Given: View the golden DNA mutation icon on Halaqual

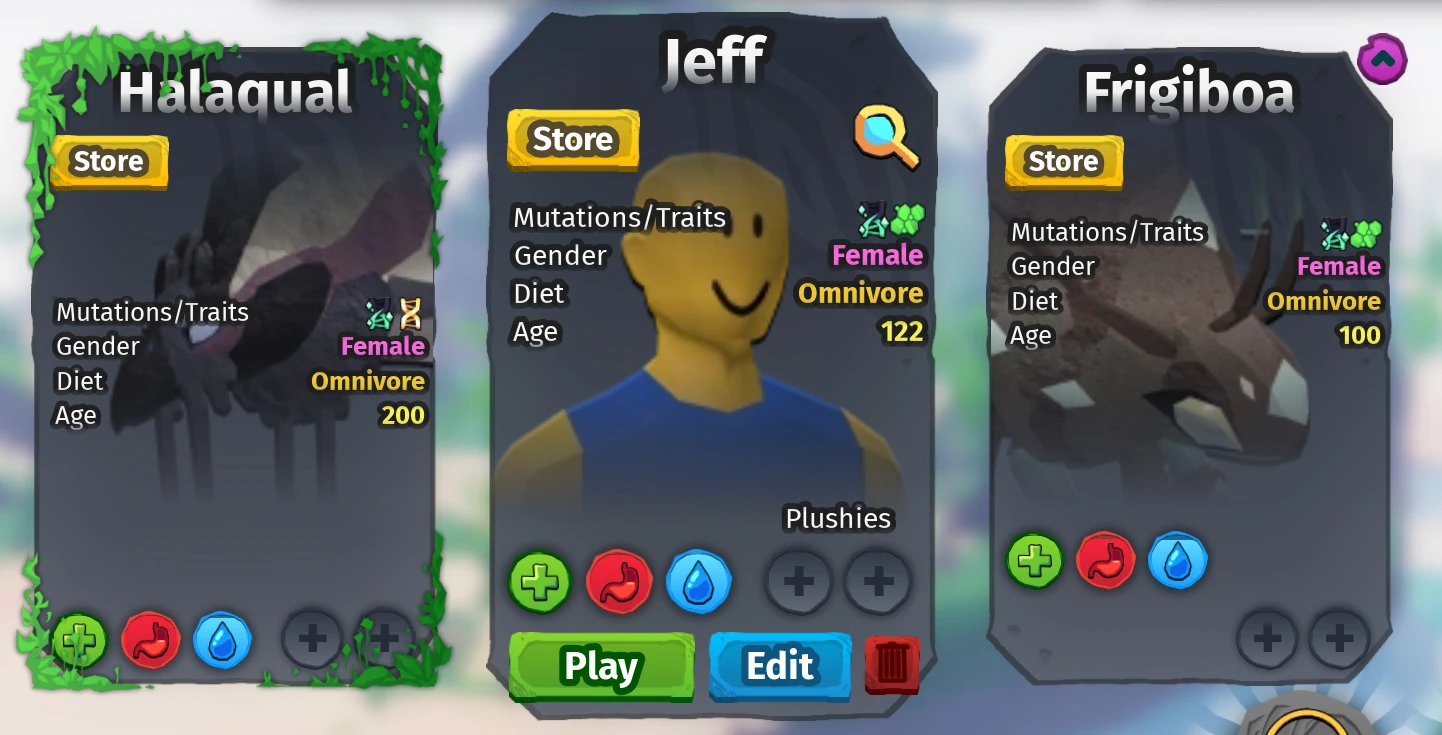Looking at the screenshot, I should 411,315.
